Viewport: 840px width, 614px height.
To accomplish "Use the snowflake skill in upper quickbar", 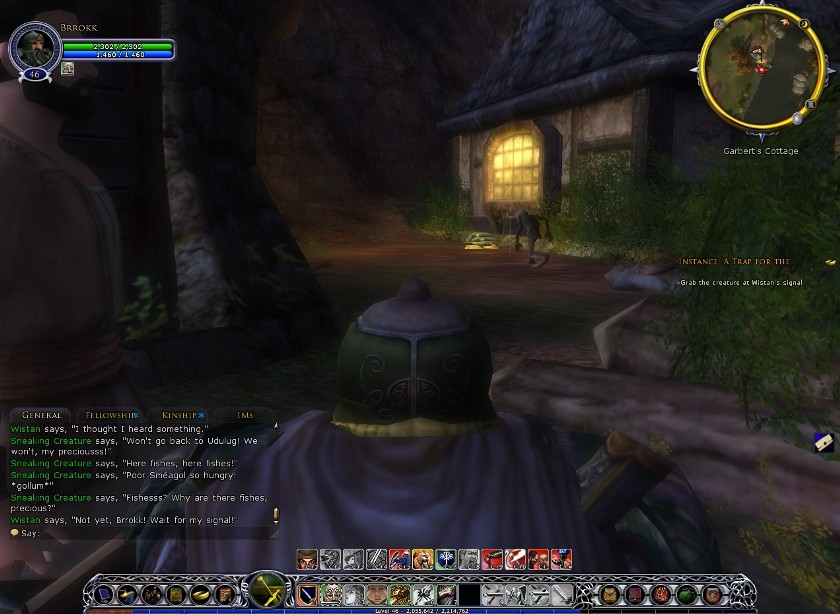I will [x=444, y=558].
